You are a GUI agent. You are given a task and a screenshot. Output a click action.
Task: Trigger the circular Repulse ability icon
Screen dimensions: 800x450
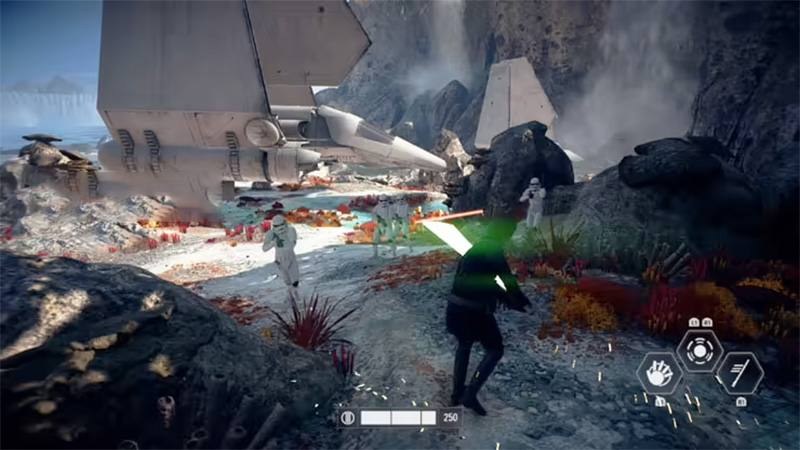[699, 350]
